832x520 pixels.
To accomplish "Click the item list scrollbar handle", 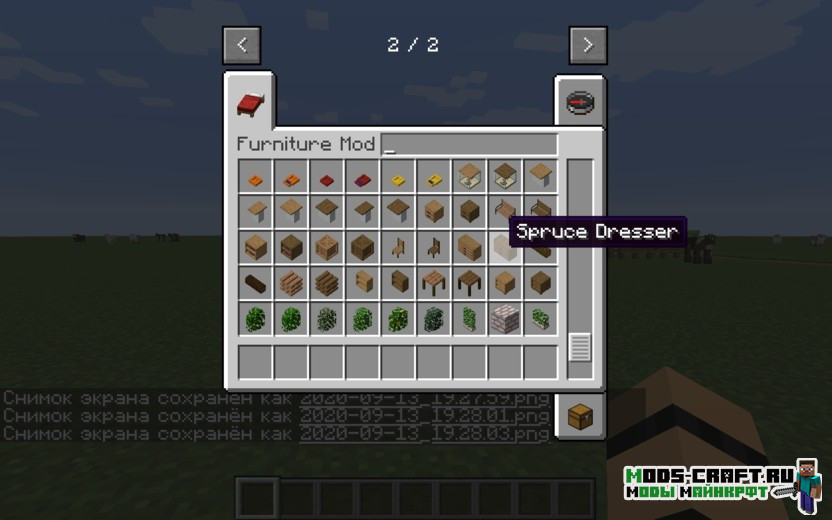I will click(x=580, y=347).
